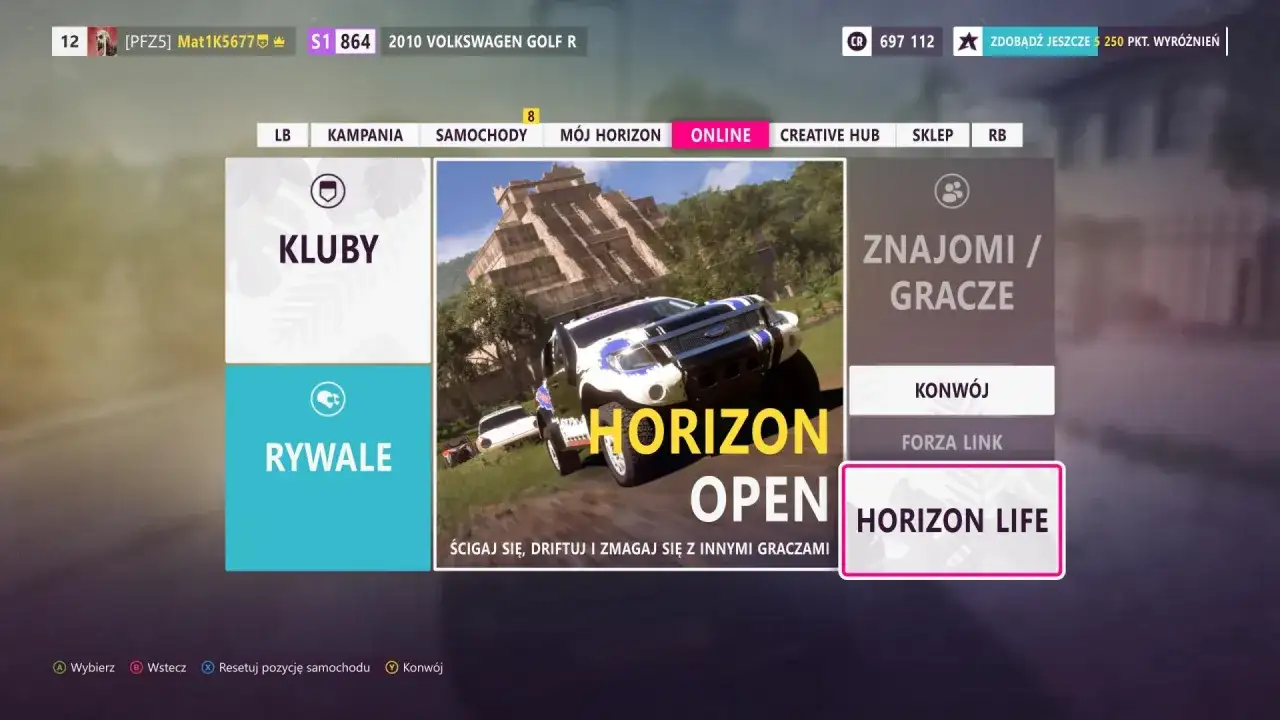The image size is (1280, 720).
Task: Click the friends icon above ZNAJOMI / GRACZE
Action: coord(951,190)
